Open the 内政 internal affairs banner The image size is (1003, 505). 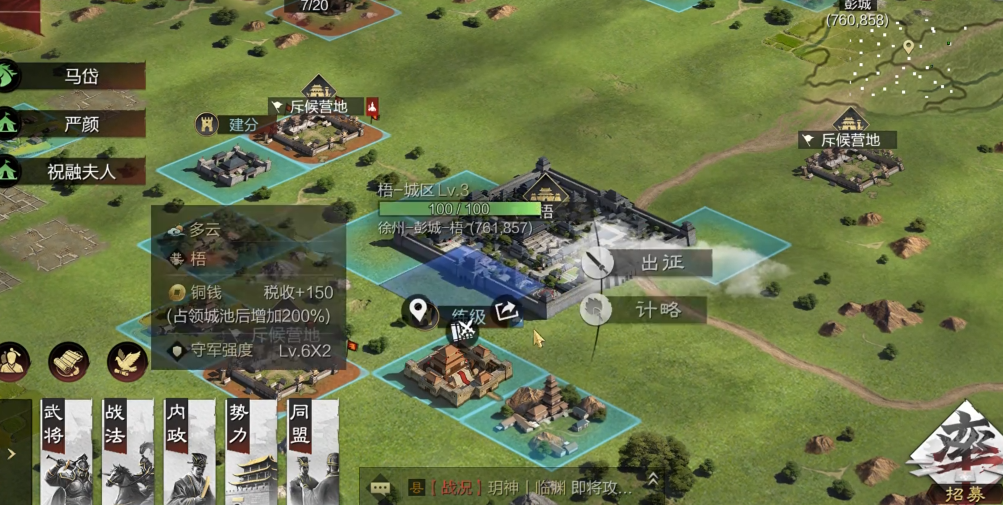click(x=188, y=451)
